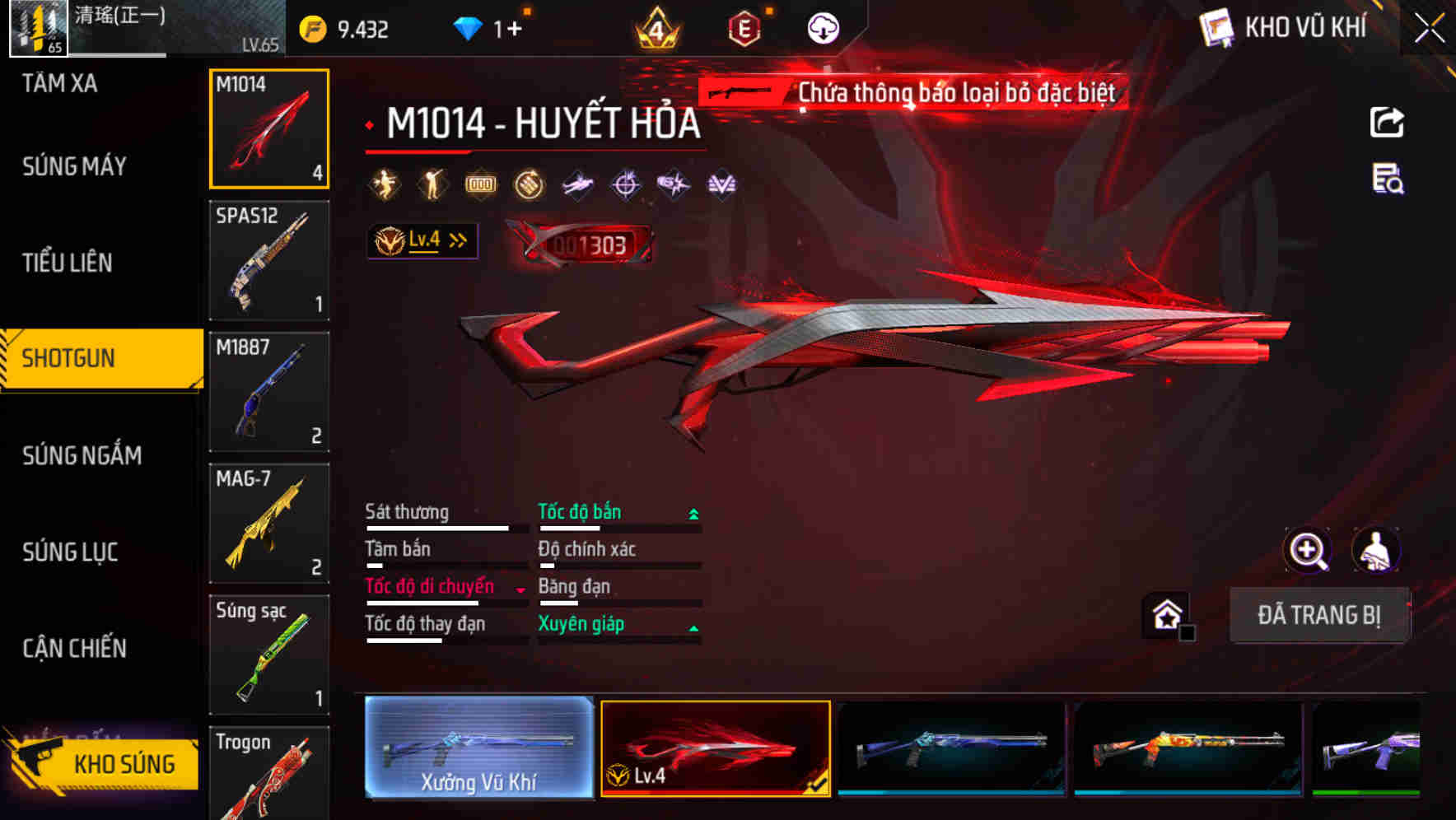Expand the Tốc độ bắn stat arrow
1456x820 pixels.
click(693, 512)
